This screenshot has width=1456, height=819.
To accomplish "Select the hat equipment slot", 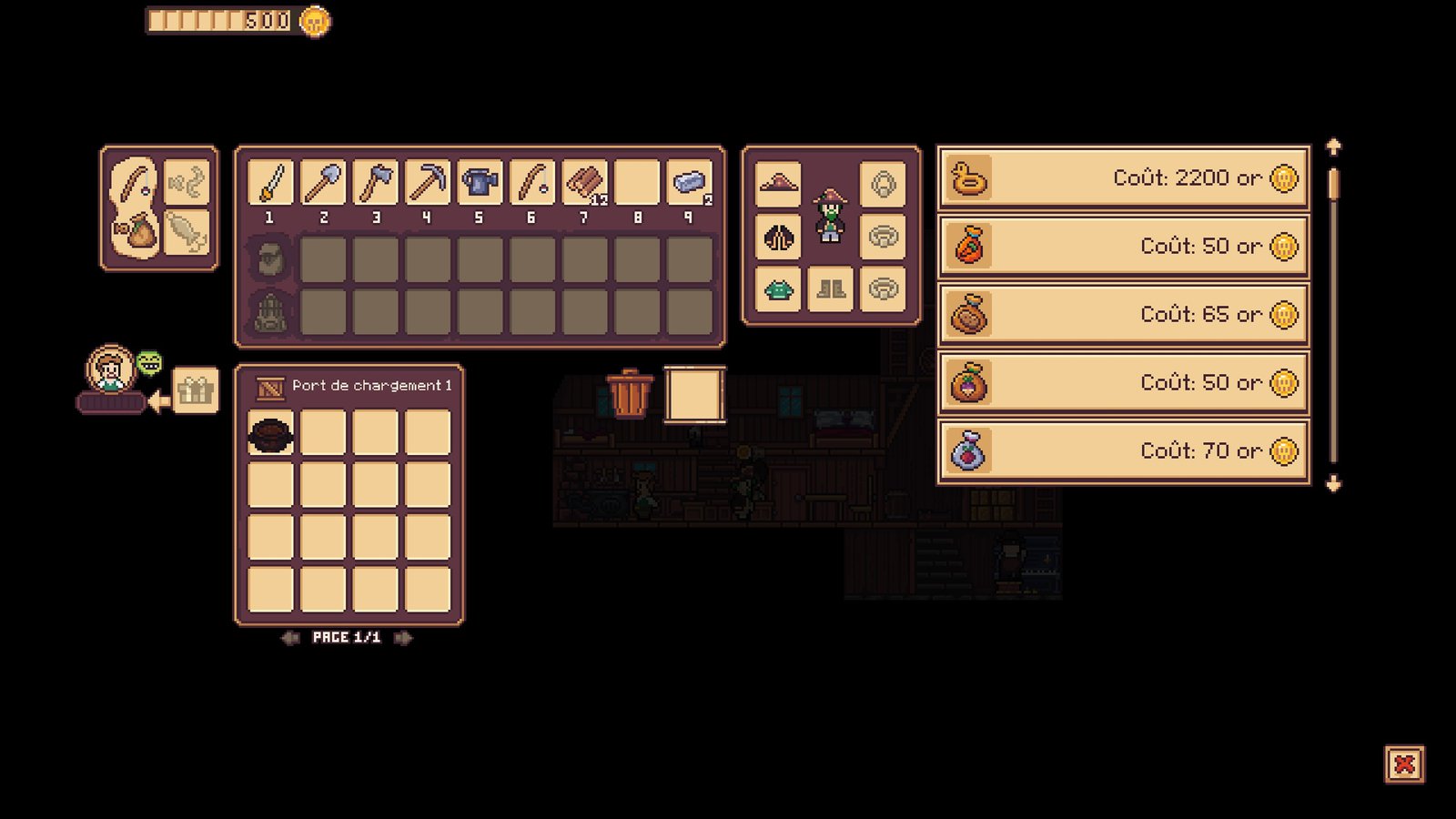I will point(778,184).
